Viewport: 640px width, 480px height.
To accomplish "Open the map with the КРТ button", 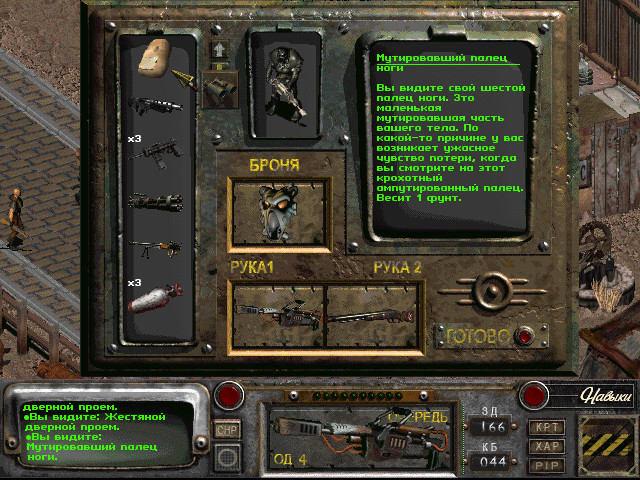I will pyautogui.click(x=547, y=427).
